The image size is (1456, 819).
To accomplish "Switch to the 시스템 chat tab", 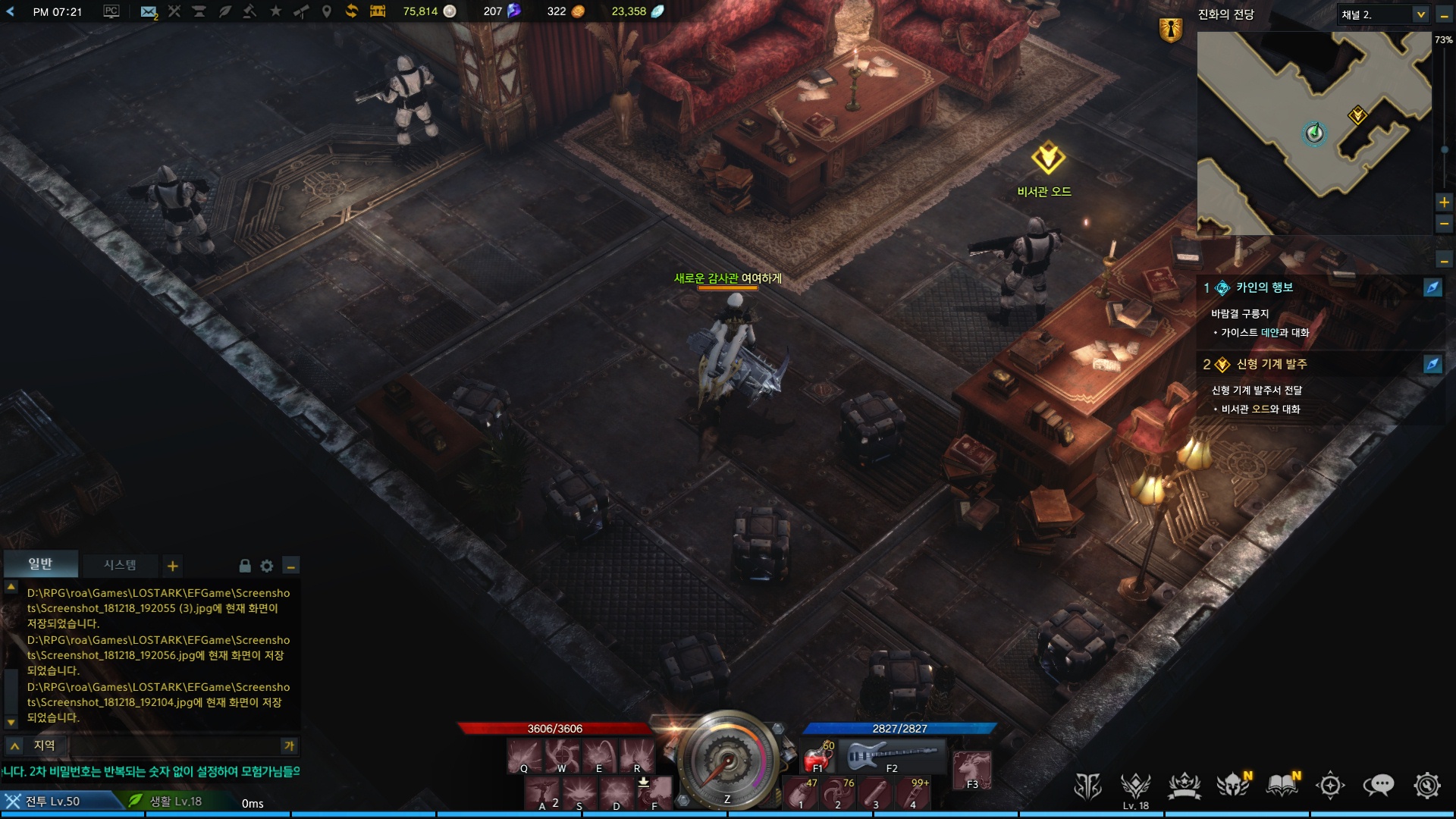I will 120,565.
